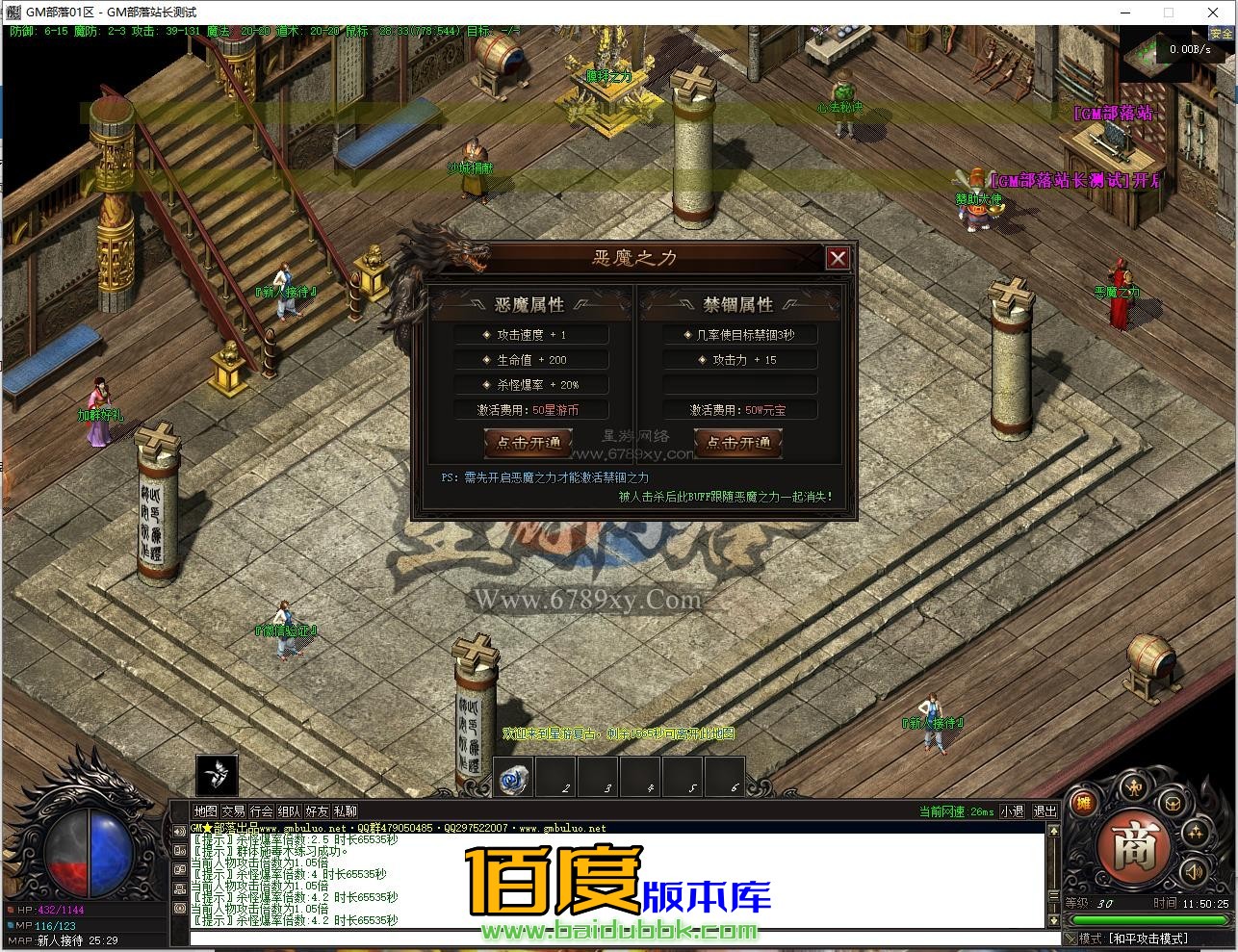
Task: Switch to the 地图 chat tab
Action: coord(206,810)
